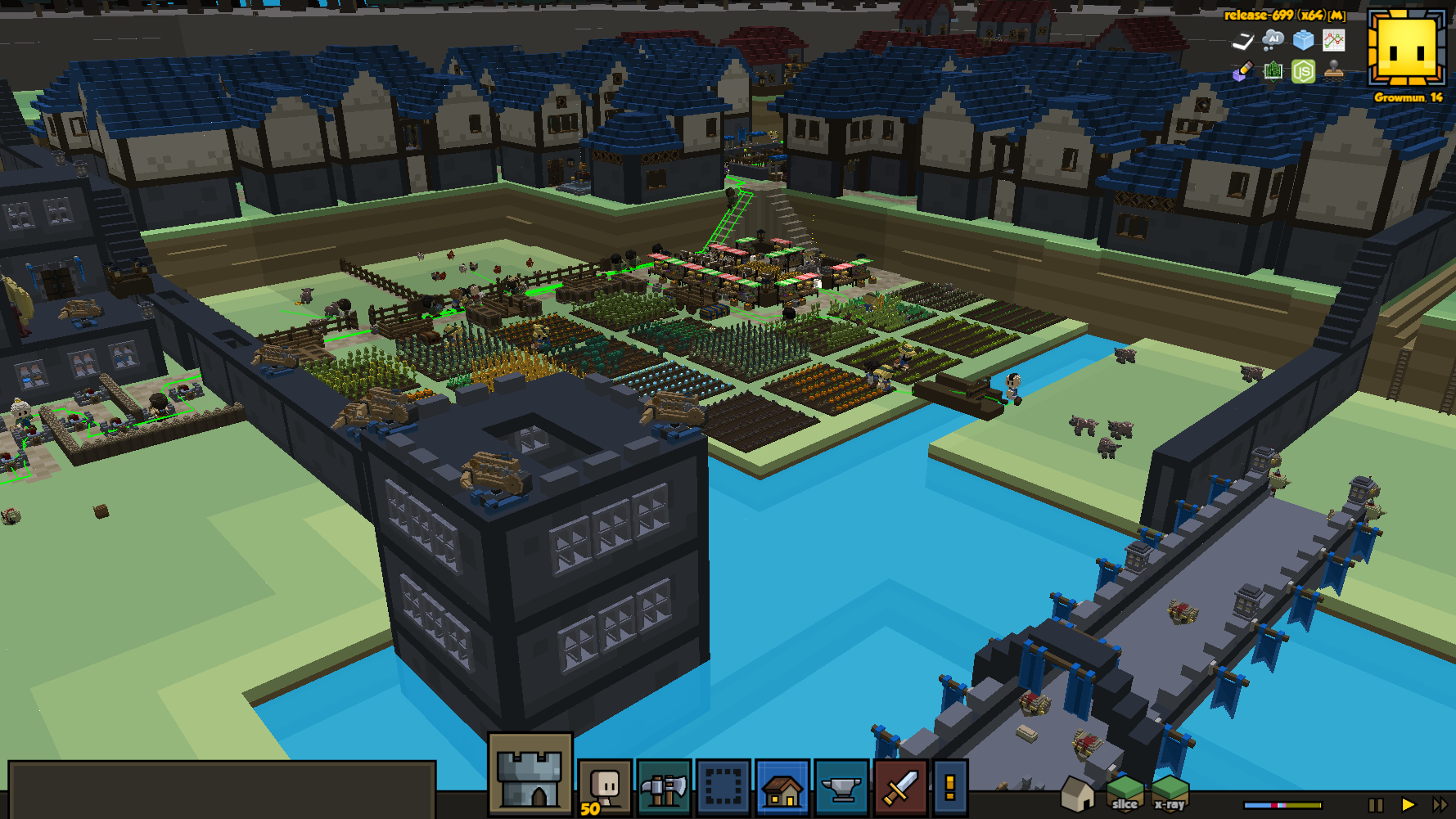Open the green JS console tool
The width and height of the screenshot is (1456, 819).
tap(1303, 71)
